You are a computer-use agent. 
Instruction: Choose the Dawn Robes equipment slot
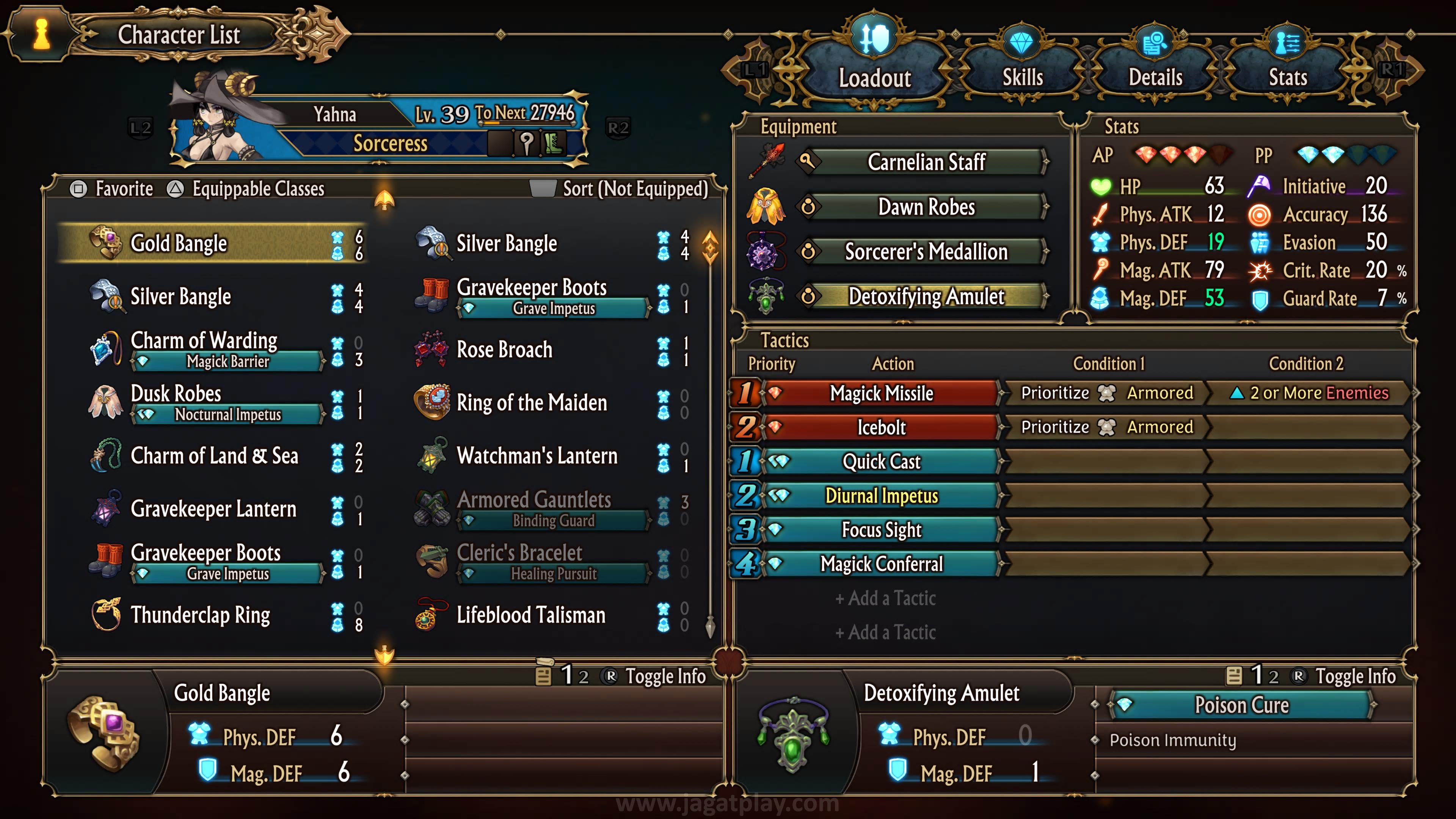[926, 207]
